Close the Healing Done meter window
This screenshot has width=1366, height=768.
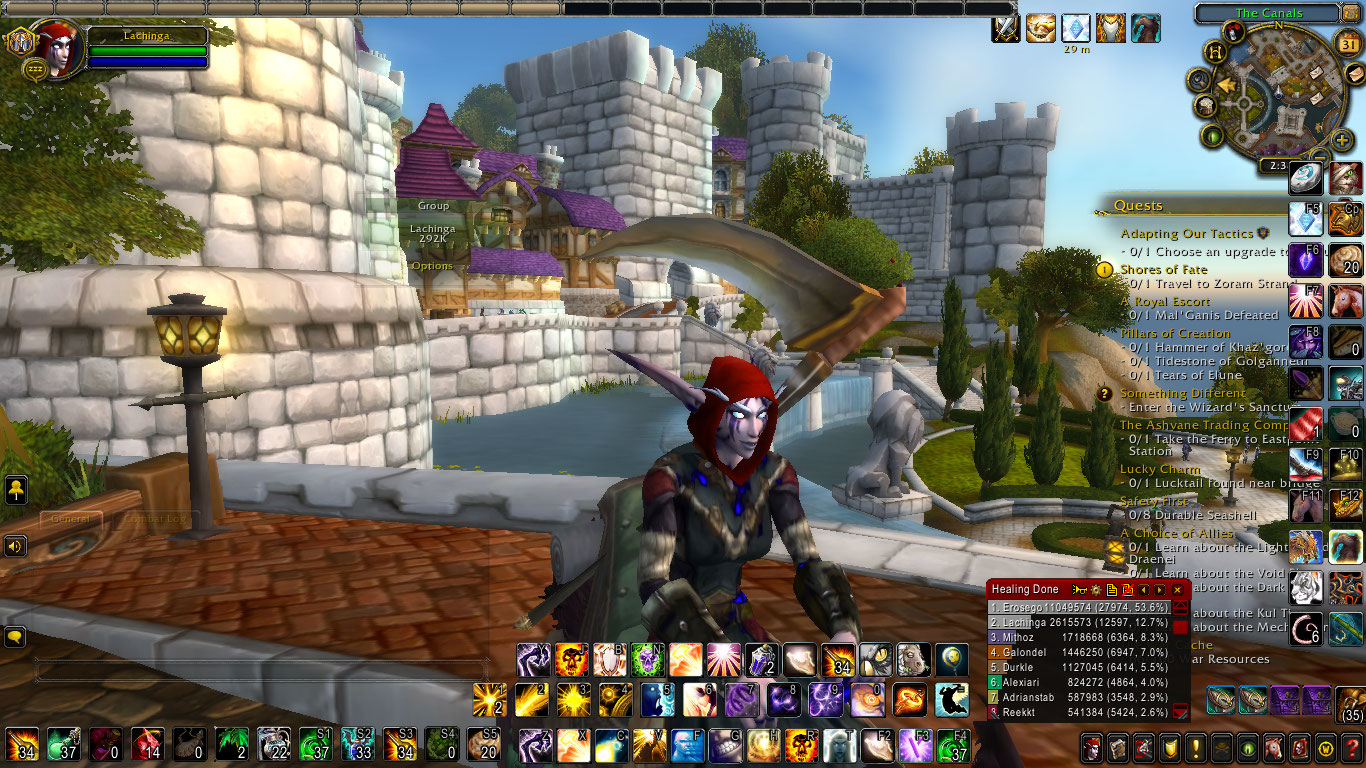click(1178, 590)
